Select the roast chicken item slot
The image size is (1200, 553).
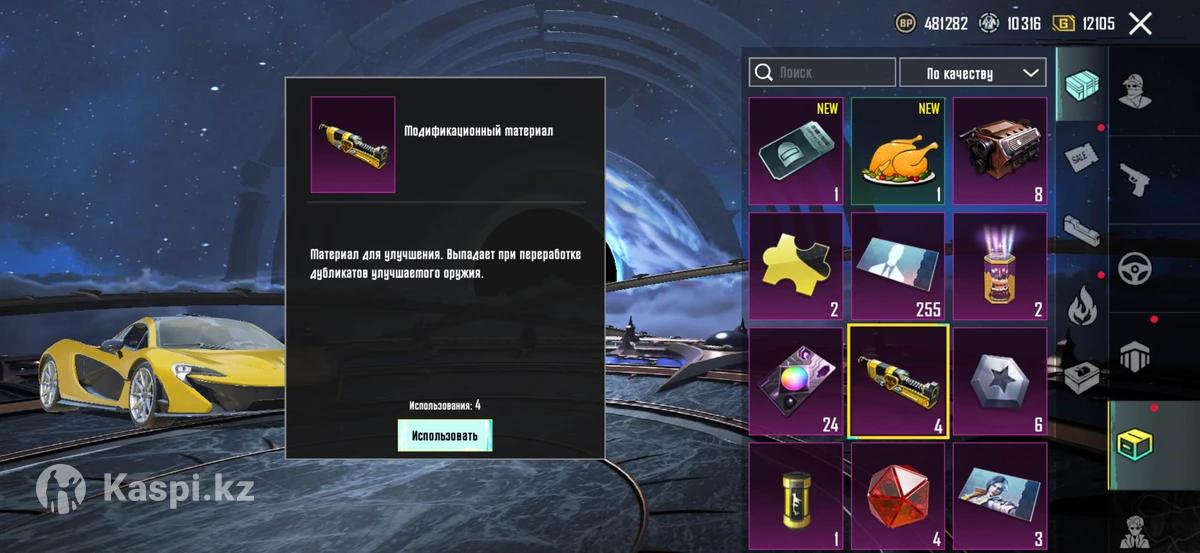point(897,152)
